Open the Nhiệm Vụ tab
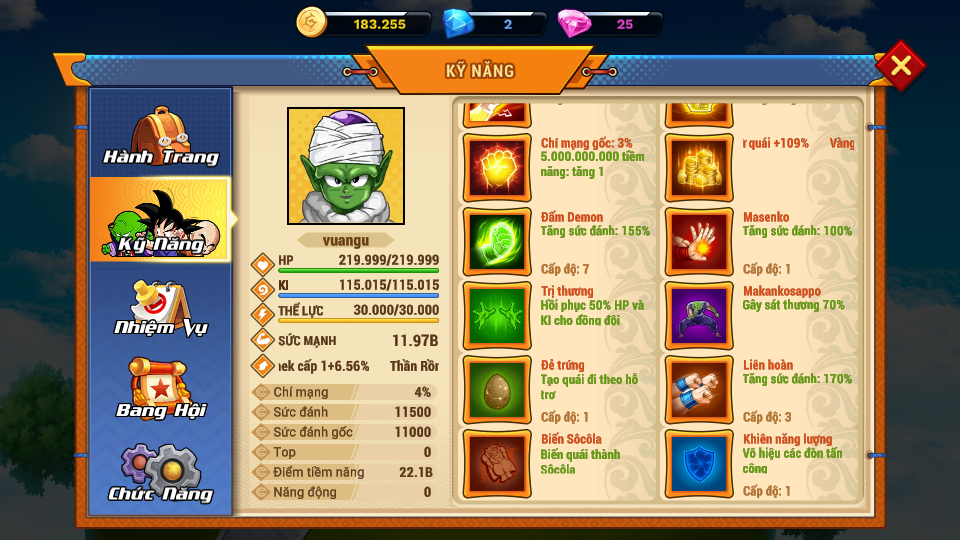 (x=161, y=306)
